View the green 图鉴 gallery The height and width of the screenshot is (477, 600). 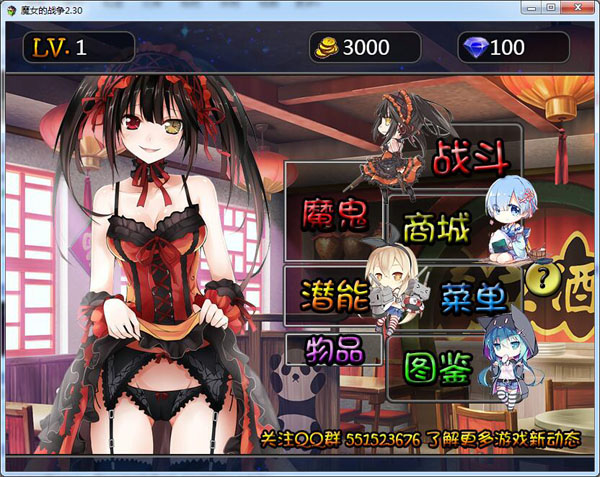point(438,369)
